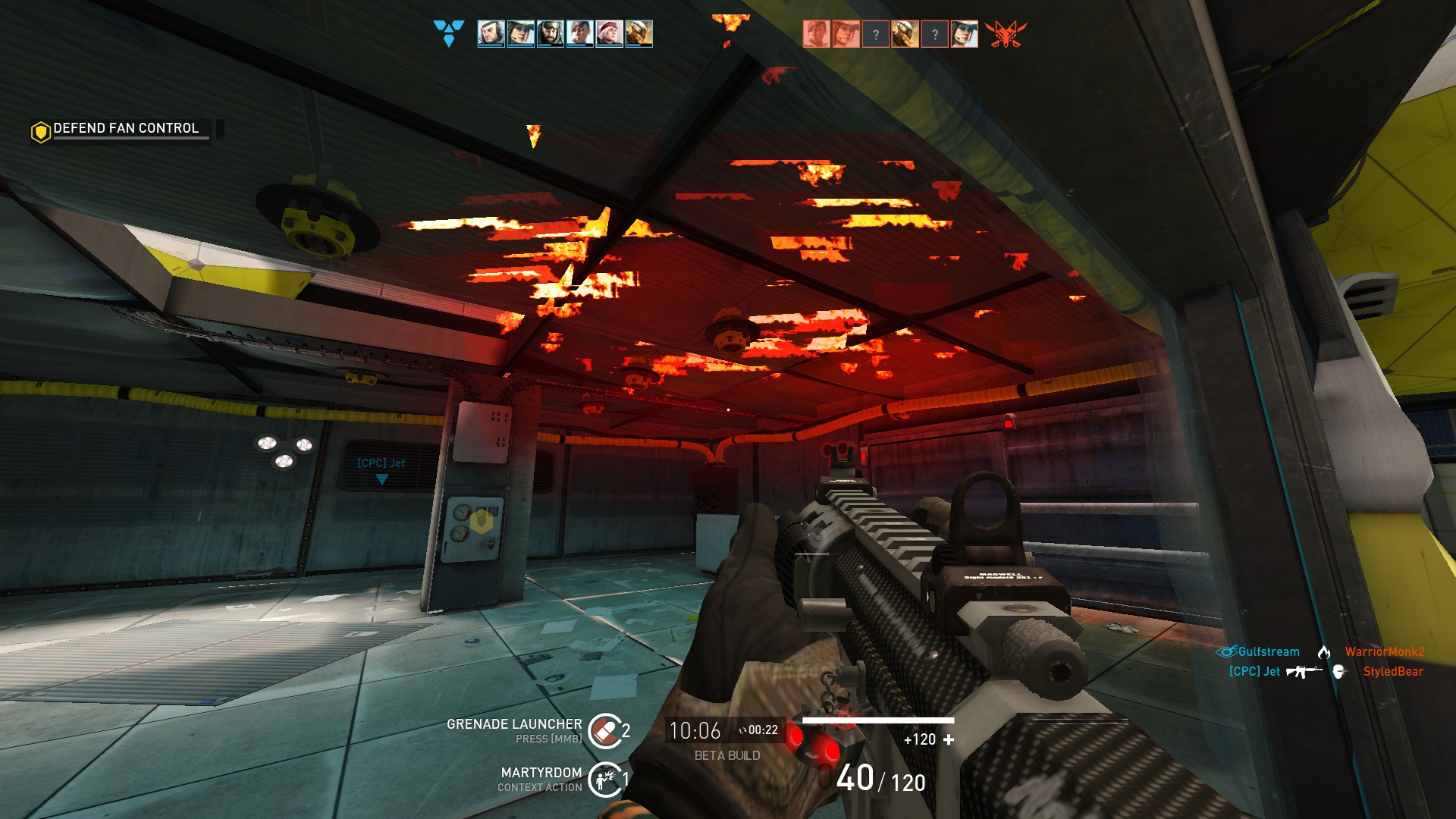This screenshot has height=819, width=1456.
Task: Select the Martyrdom ability icon
Action: tap(604, 779)
